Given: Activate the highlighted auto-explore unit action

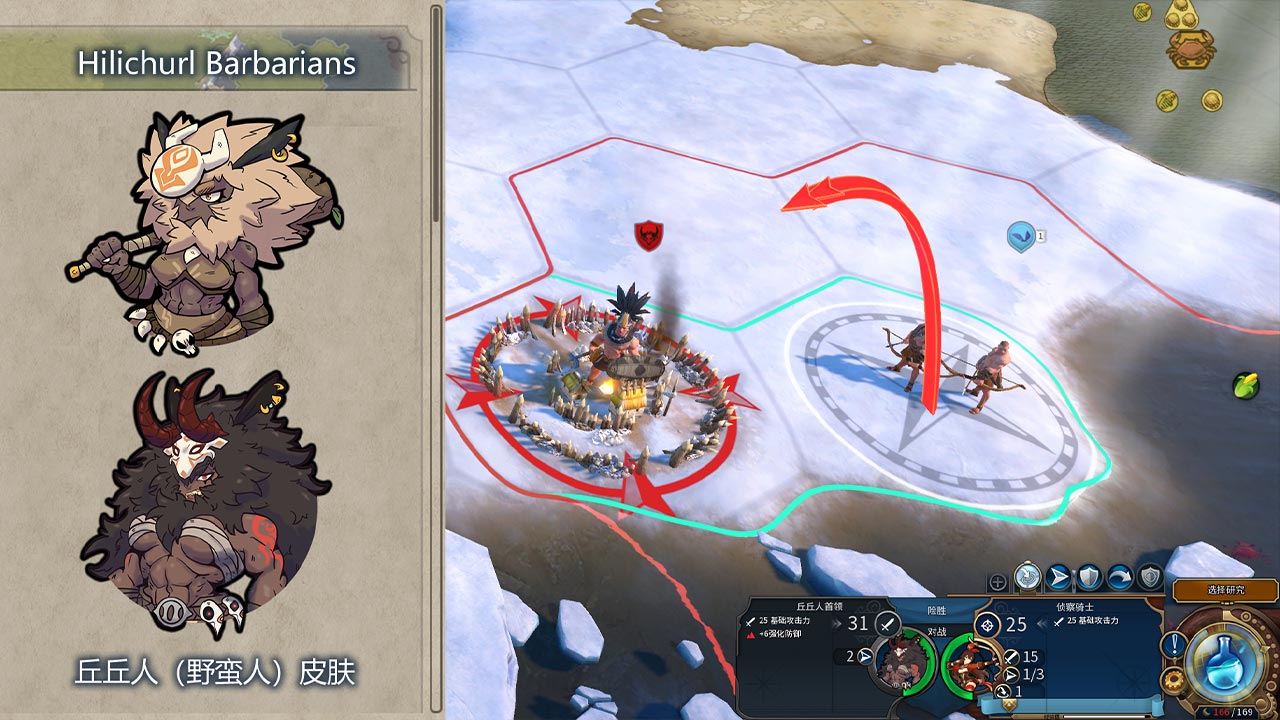Looking at the screenshot, I should coord(1028,577).
